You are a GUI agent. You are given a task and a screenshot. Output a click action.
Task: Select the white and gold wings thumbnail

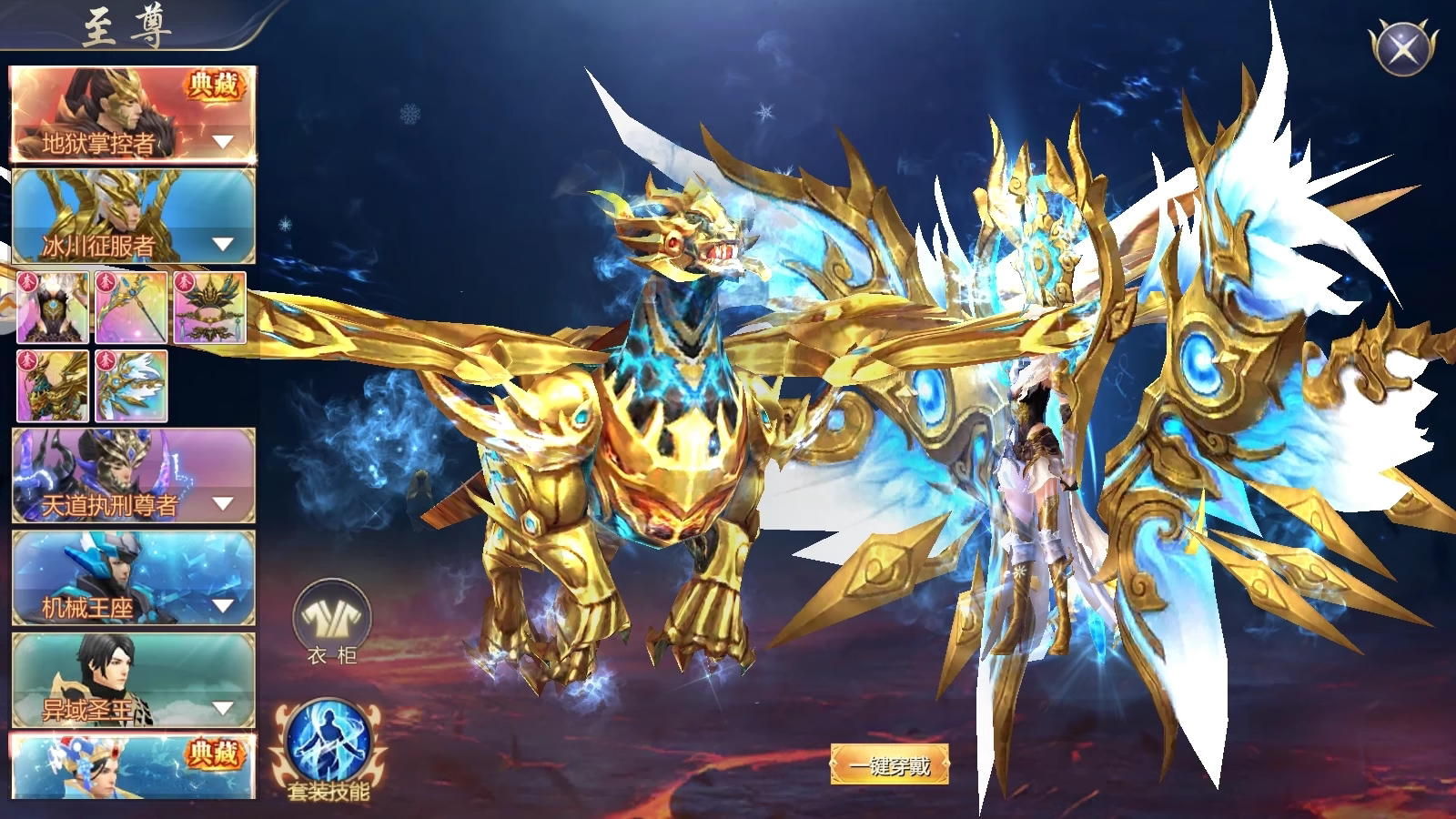pyautogui.click(x=131, y=386)
